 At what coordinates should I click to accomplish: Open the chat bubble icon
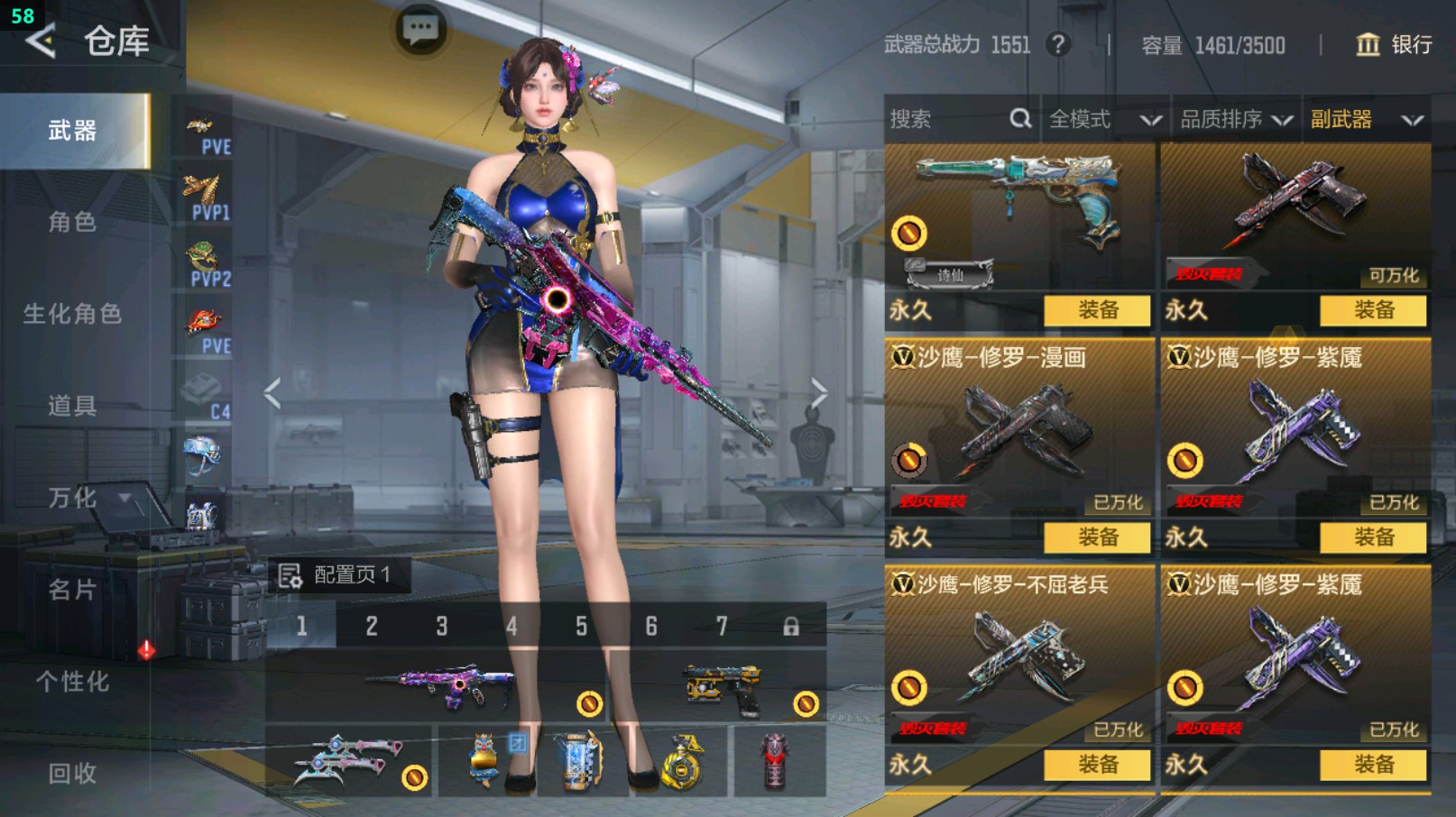point(420,30)
